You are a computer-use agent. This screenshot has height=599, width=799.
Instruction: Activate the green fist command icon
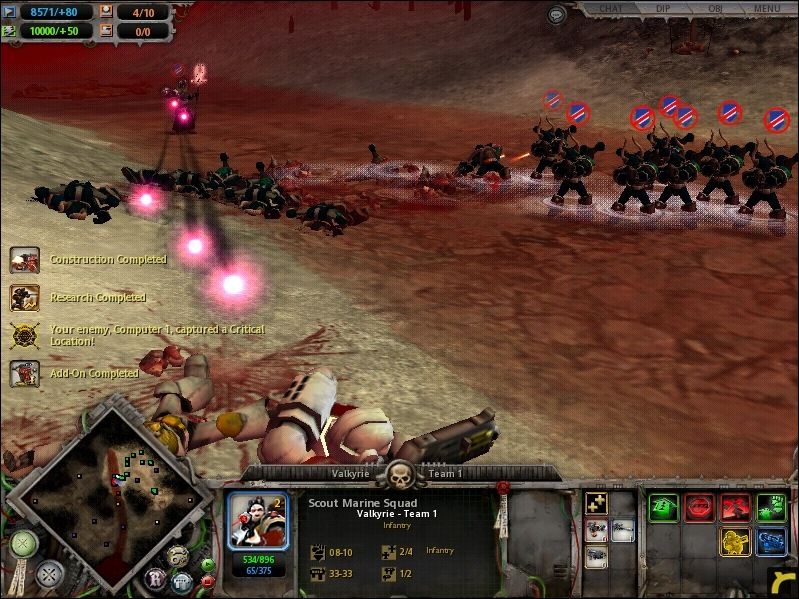coord(771,507)
